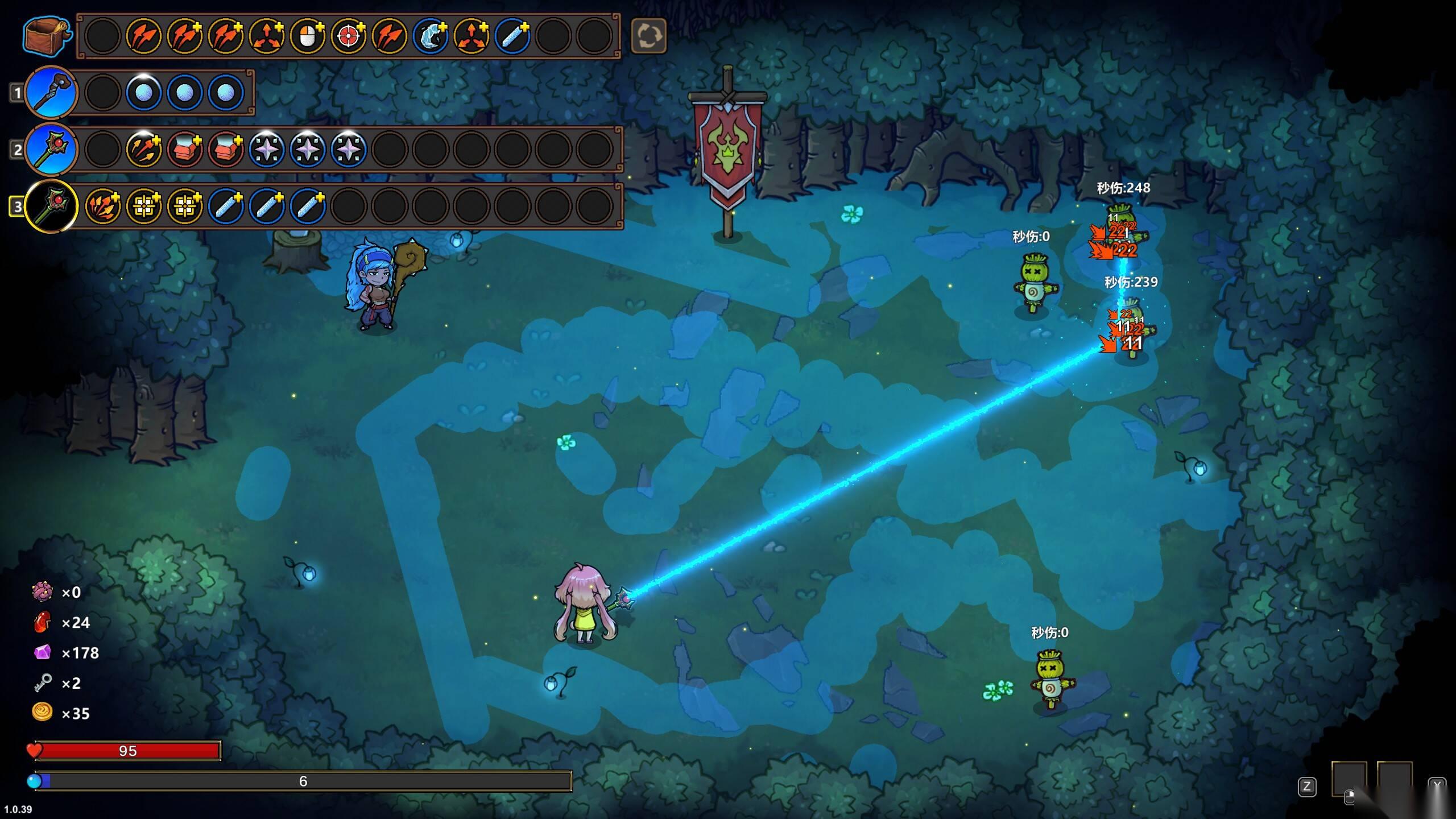
Task: Open the leather backpack inventory
Action: [x=47, y=36]
